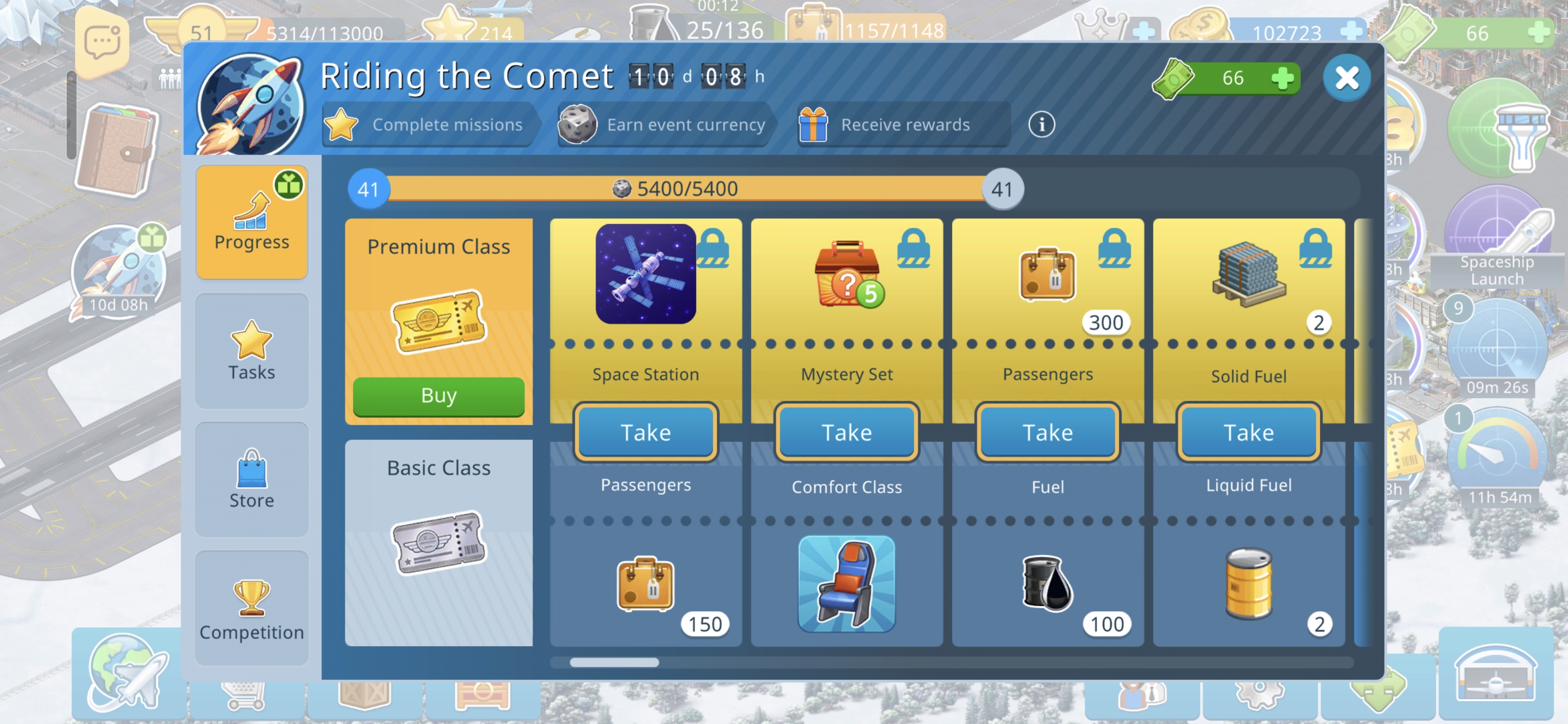This screenshot has height=724, width=1568.
Task: Open the chat speech bubble icon
Action: coord(102,41)
